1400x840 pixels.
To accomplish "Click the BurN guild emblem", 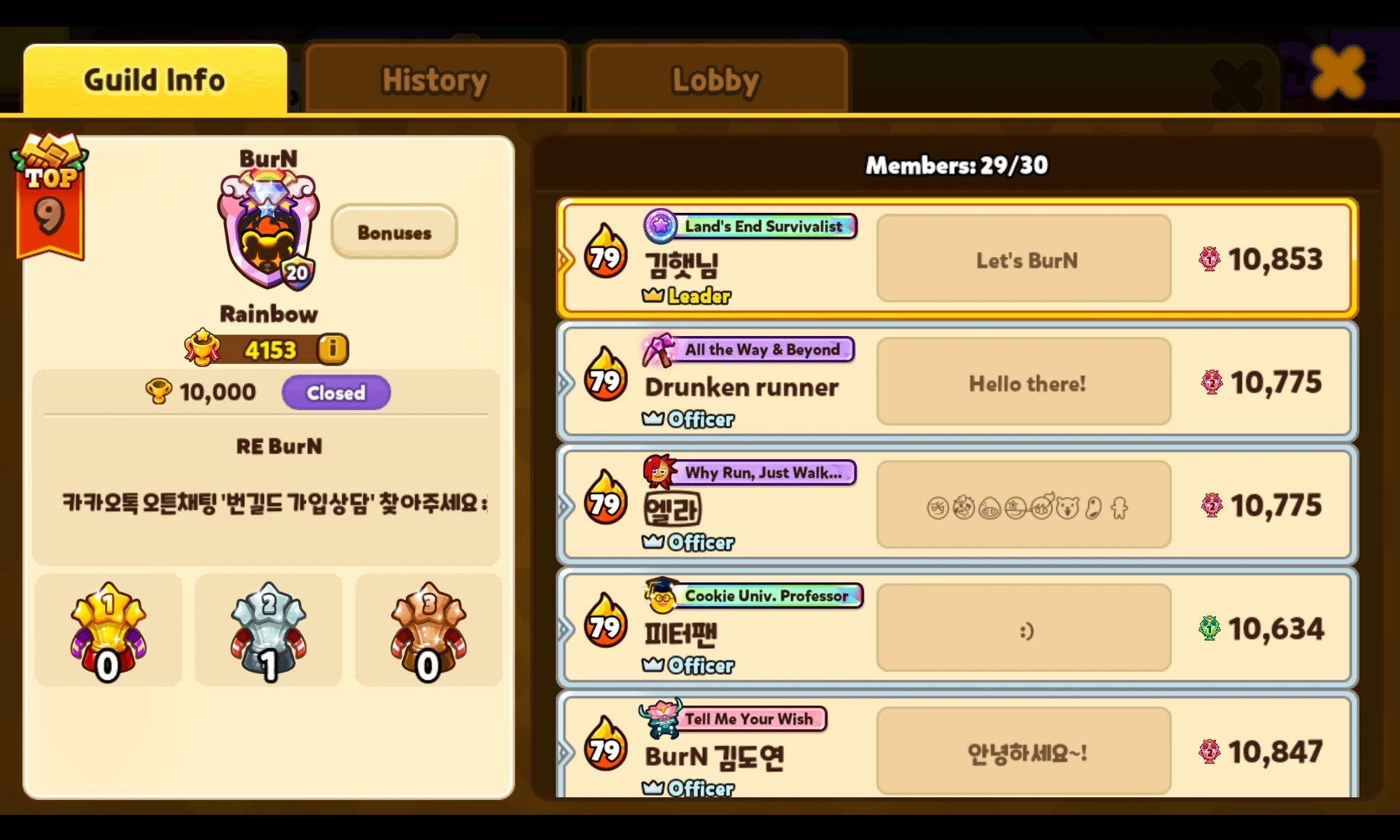I will click(268, 231).
